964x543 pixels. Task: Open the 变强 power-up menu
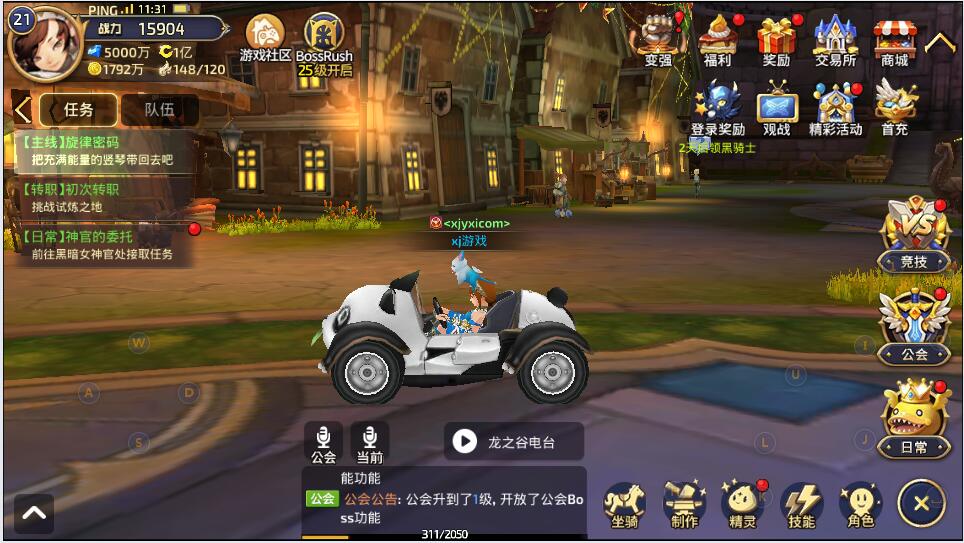[x=658, y=40]
